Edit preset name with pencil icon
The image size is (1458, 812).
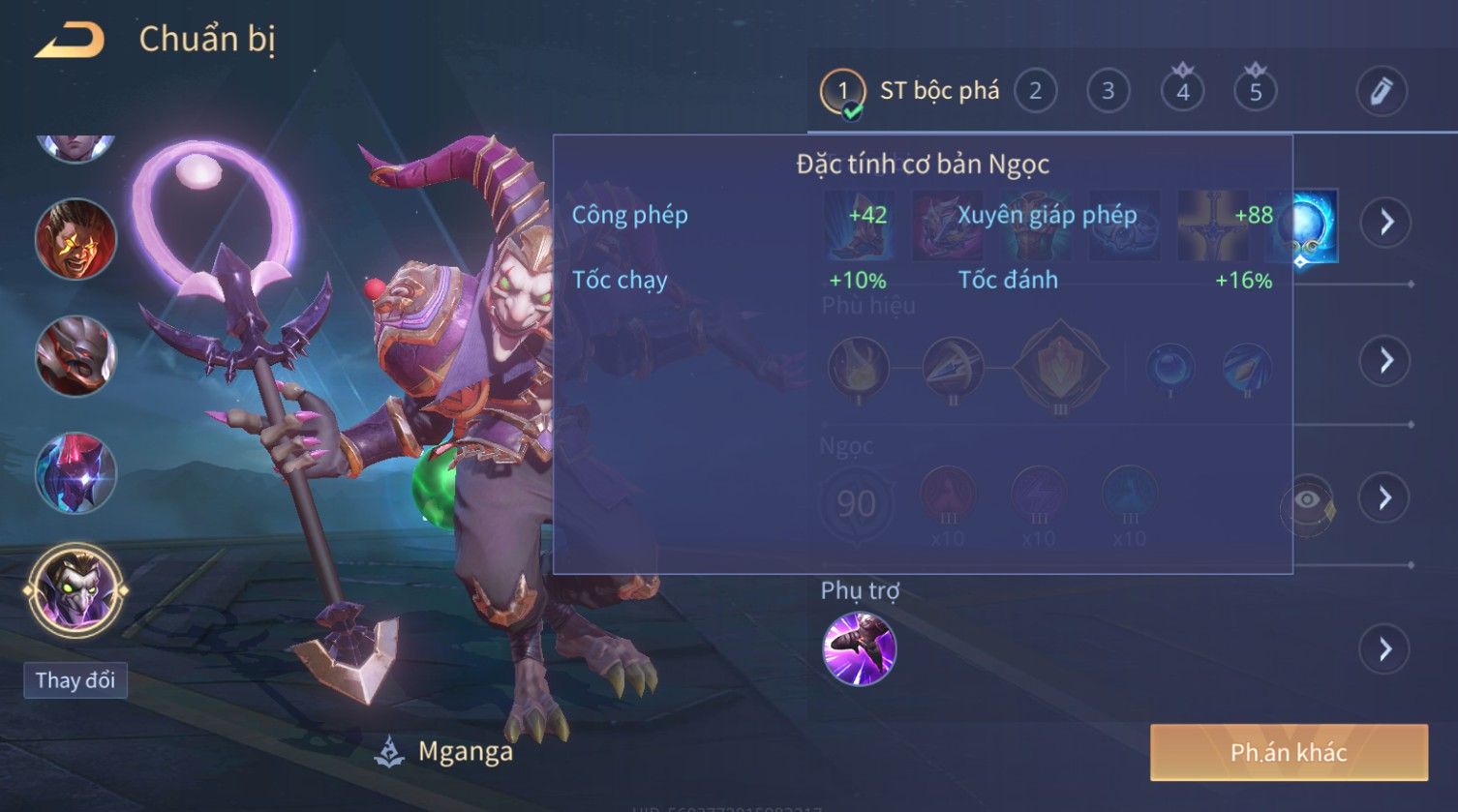pos(1381,92)
